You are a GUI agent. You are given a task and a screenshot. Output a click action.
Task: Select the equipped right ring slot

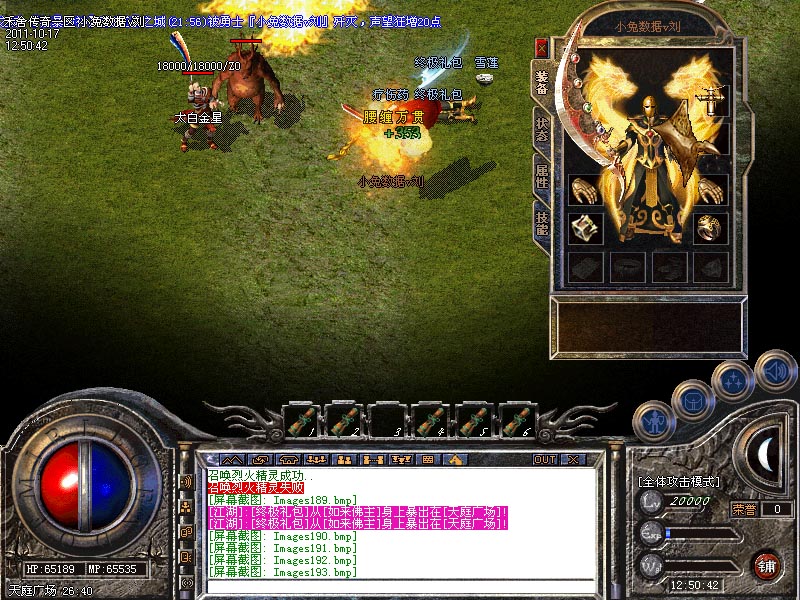[x=711, y=227]
